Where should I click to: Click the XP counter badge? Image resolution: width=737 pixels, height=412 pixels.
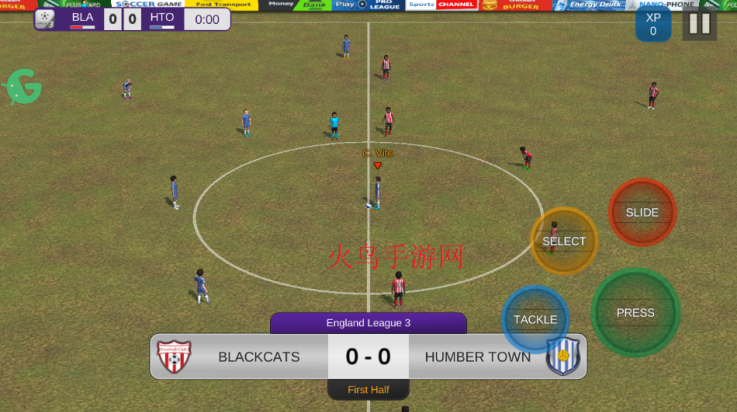(653, 25)
